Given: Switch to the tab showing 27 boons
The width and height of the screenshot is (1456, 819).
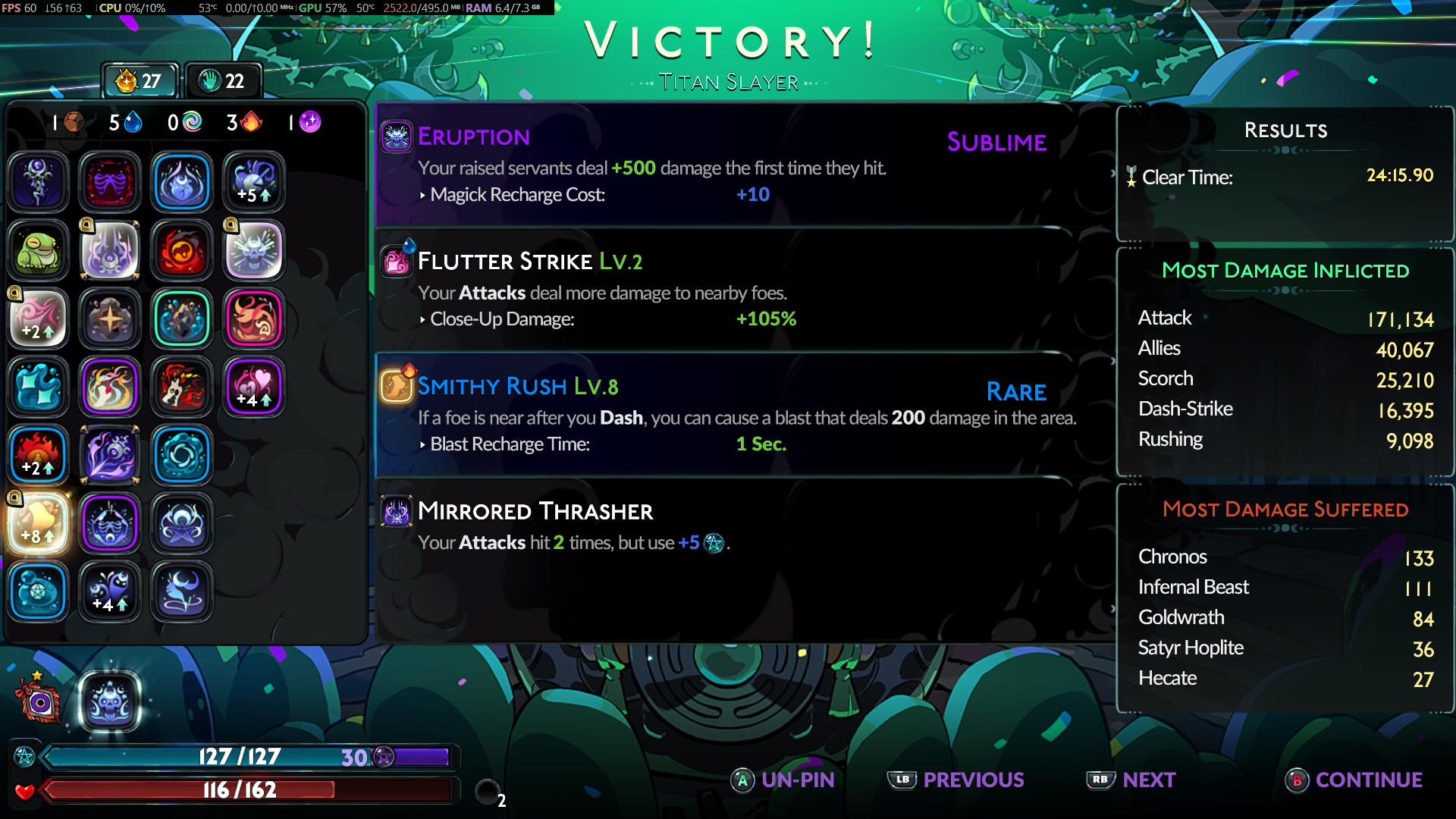Looking at the screenshot, I should [140, 81].
